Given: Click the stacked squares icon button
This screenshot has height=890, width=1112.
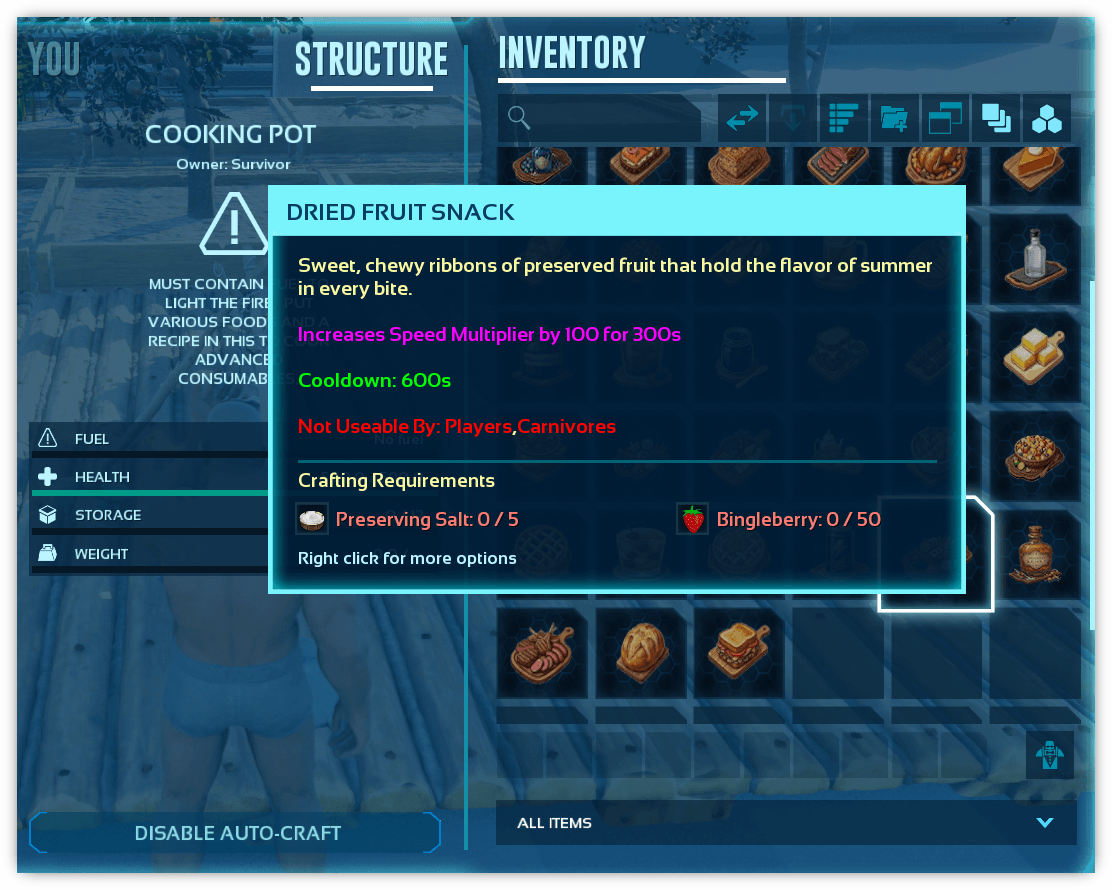Looking at the screenshot, I should pyautogui.click(x=996, y=119).
